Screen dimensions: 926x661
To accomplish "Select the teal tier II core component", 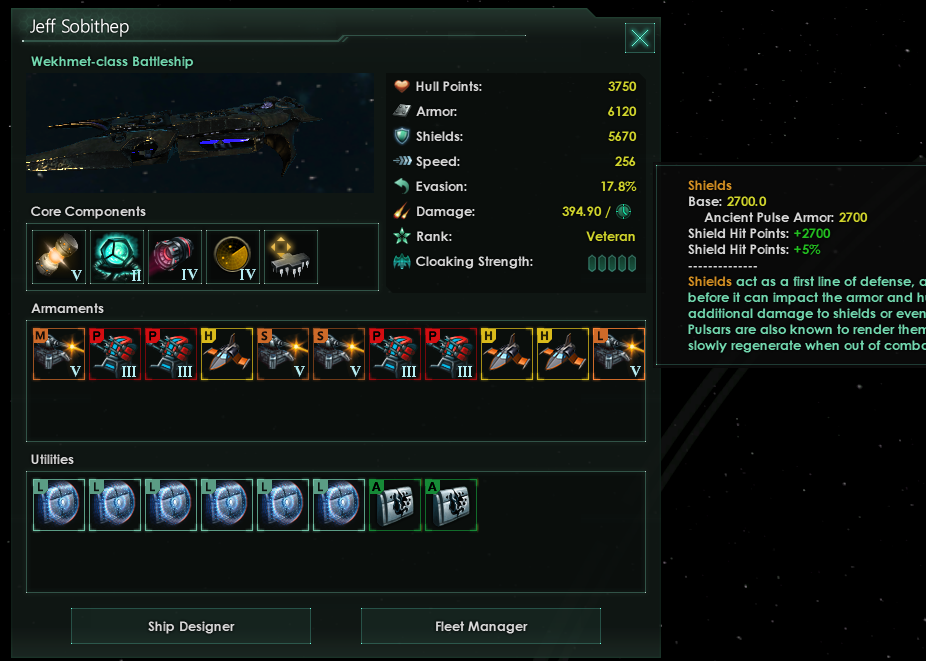I will (117, 257).
